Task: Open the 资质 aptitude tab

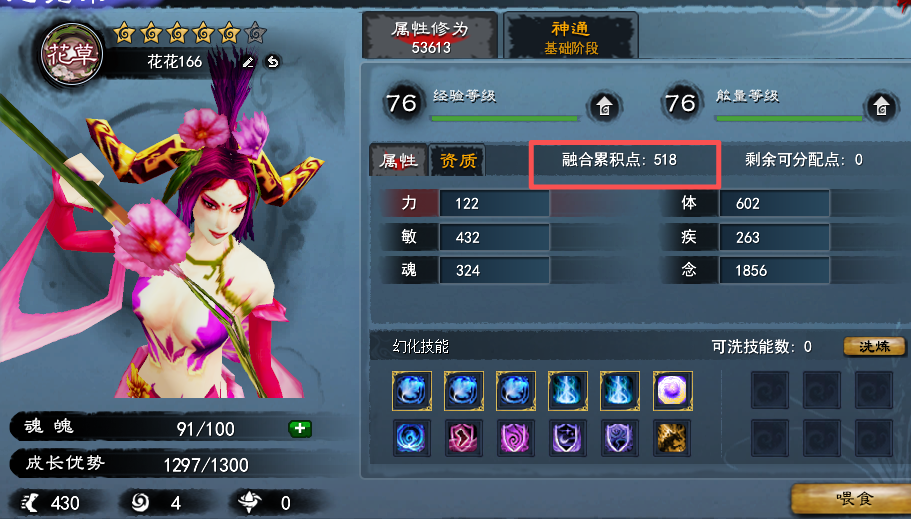Action: [458, 161]
